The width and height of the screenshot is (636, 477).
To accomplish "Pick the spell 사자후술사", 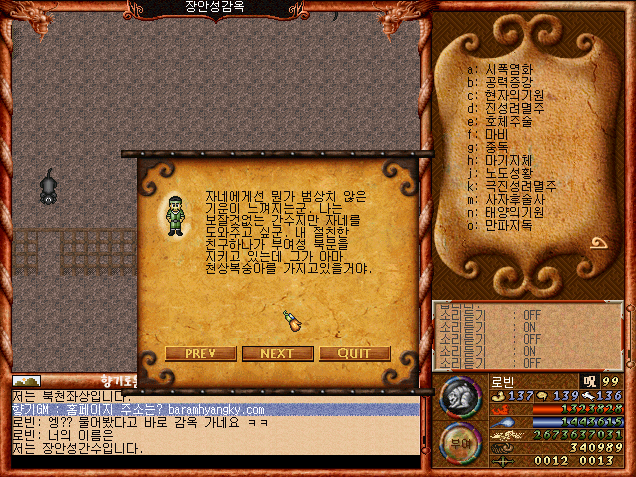I will pos(514,199).
